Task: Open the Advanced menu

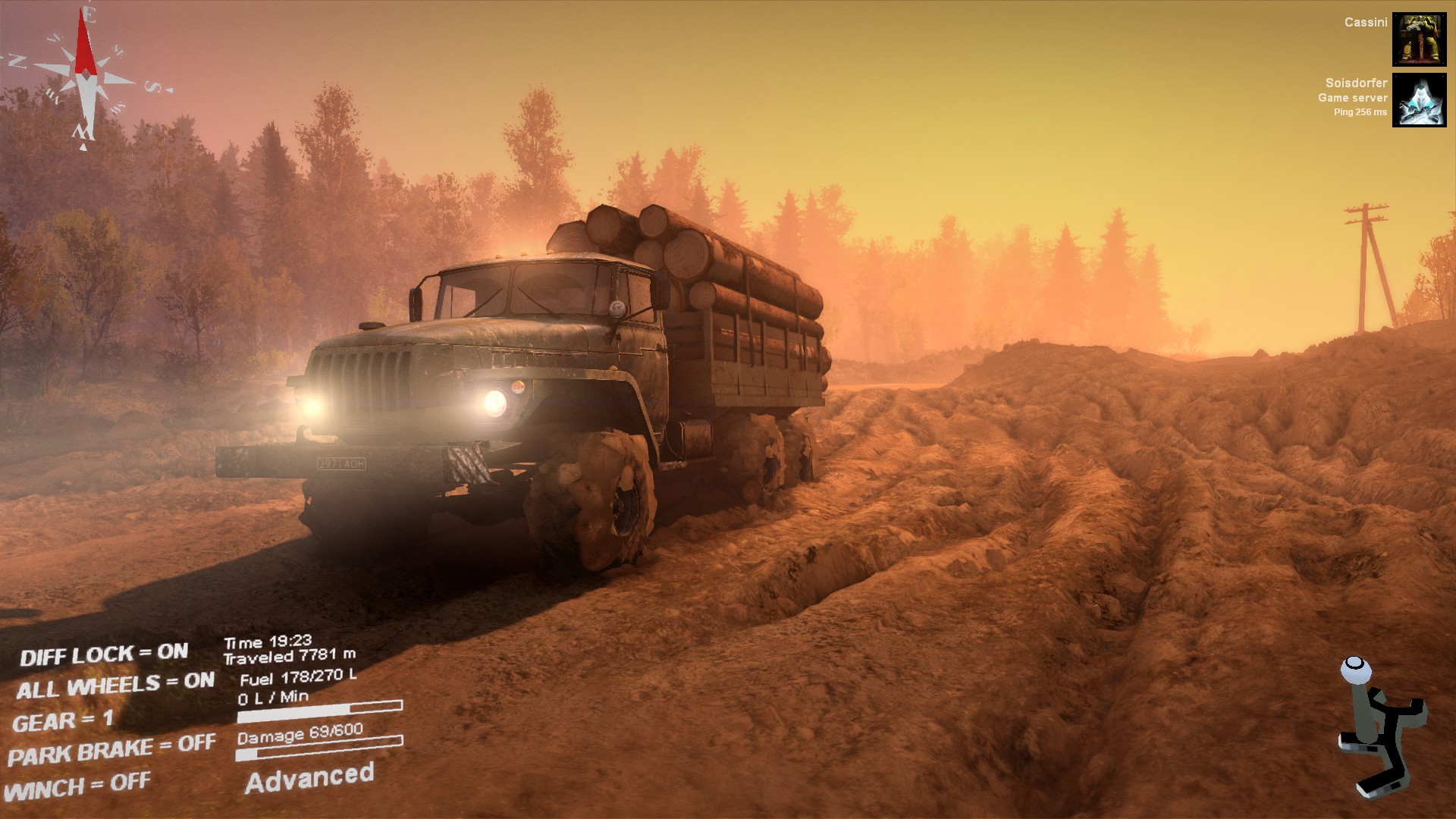Action: tap(309, 778)
